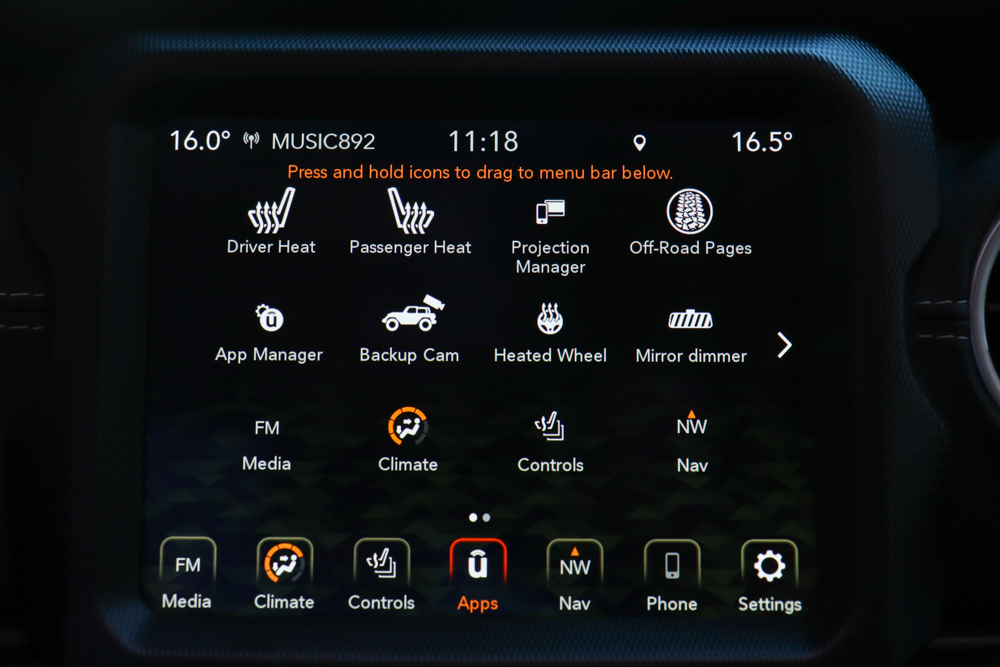Open Media from the bottom menu bar

click(x=188, y=567)
